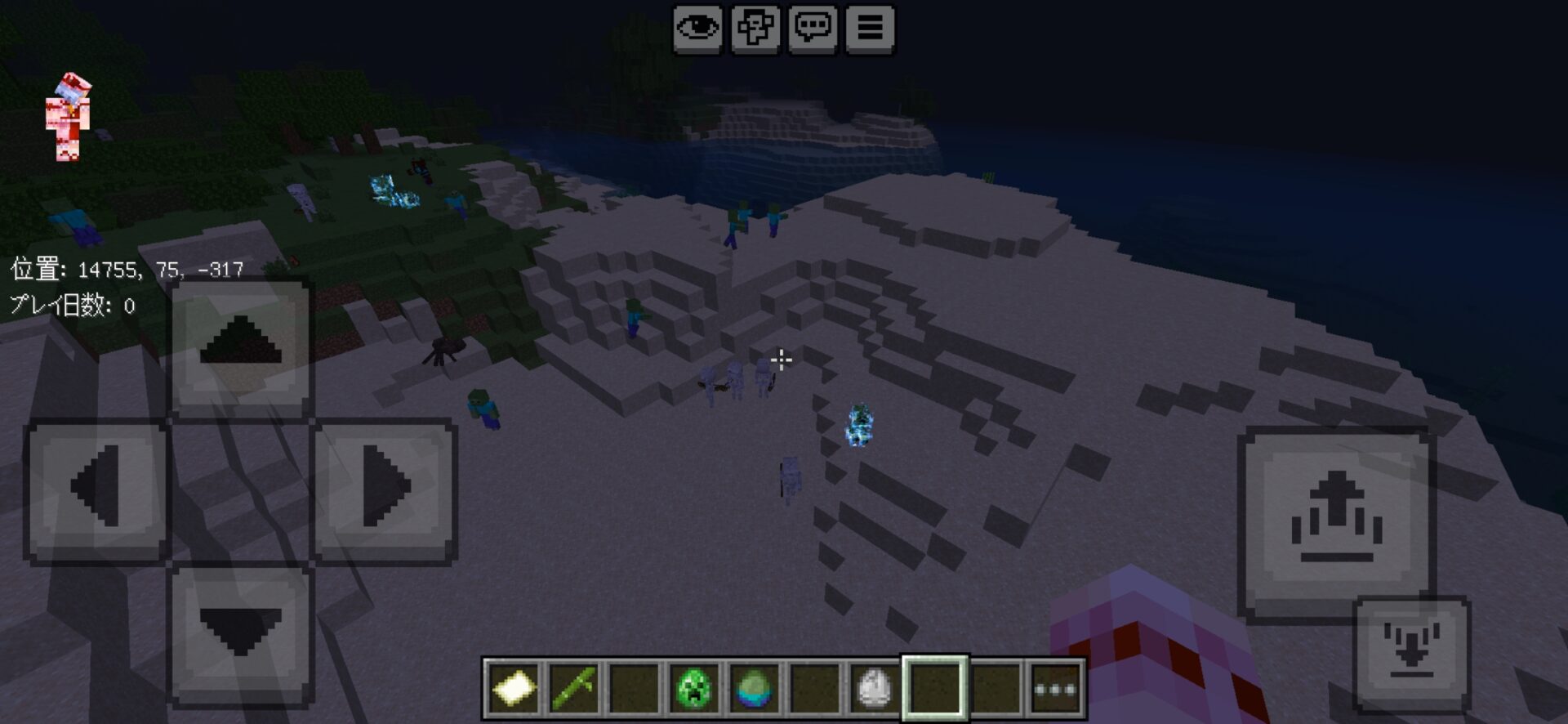The width and height of the screenshot is (1568, 724).
Task: Open the emote menu button
Action: click(755, 29)
